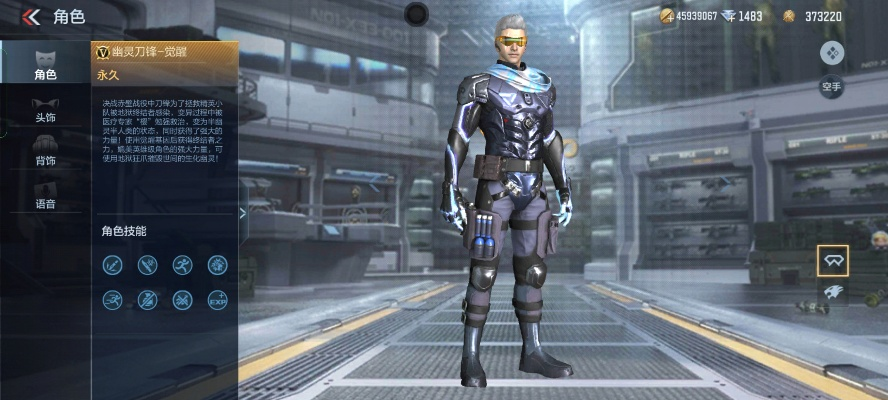Select the crossed-out spark skill icon
This screenshot has height=400, width=888.
(182, 299)
